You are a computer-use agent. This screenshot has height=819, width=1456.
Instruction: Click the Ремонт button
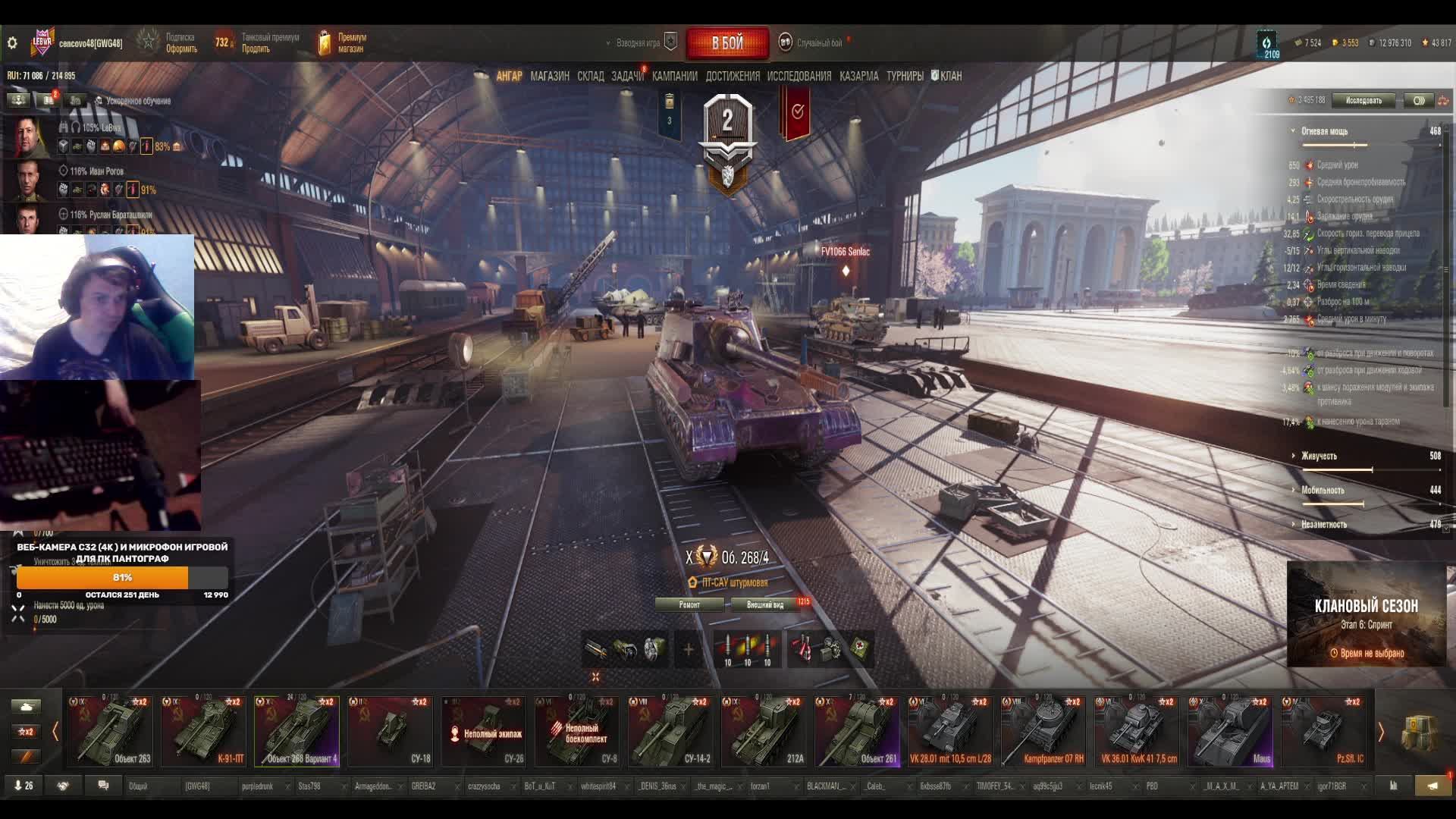(x=689, y=604)
